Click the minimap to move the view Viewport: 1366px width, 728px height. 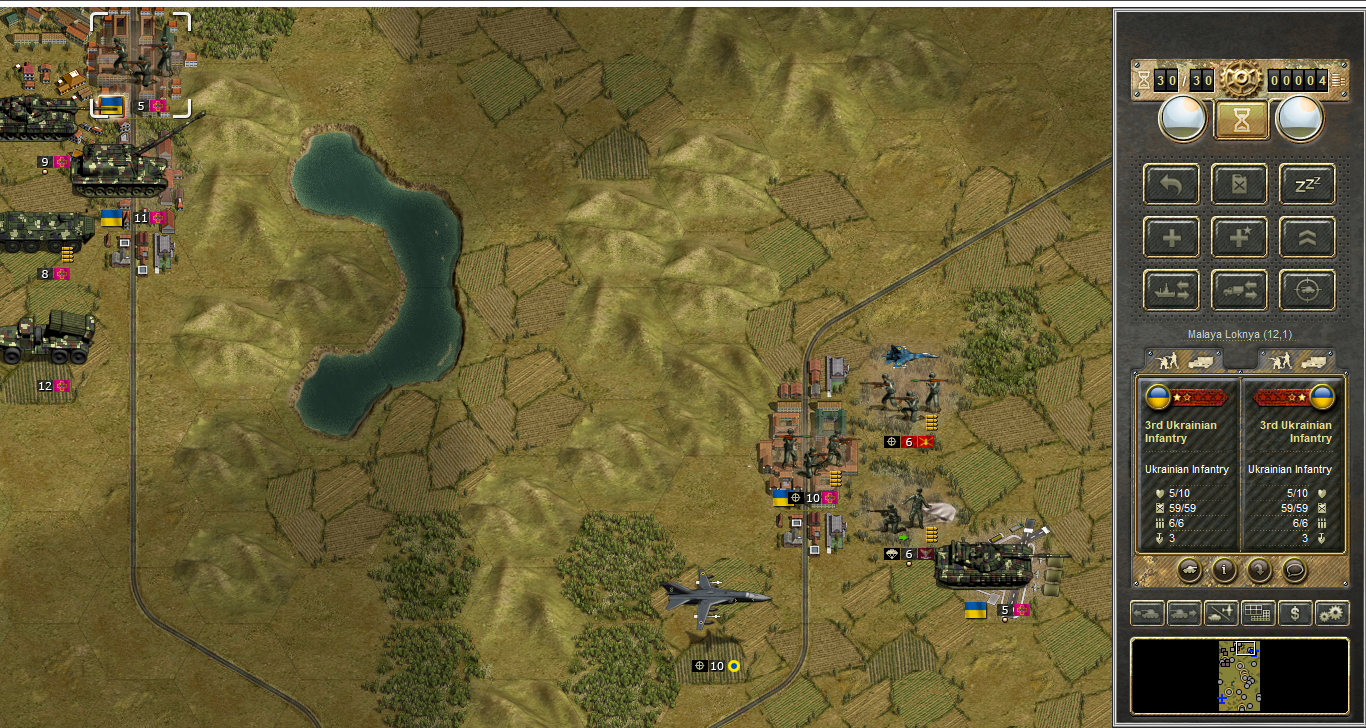click(1240, 676)
